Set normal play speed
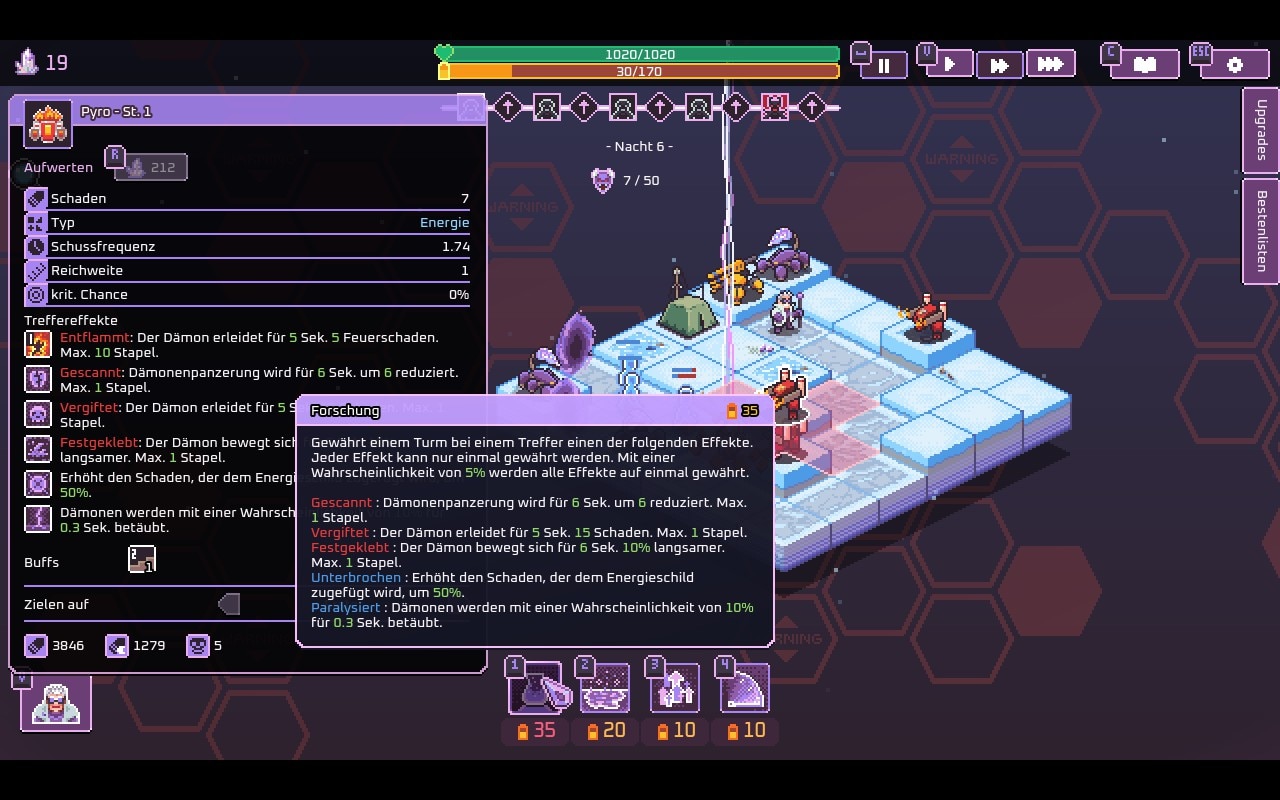Viewport: 1280px width, 800px height. pos(951,64)
